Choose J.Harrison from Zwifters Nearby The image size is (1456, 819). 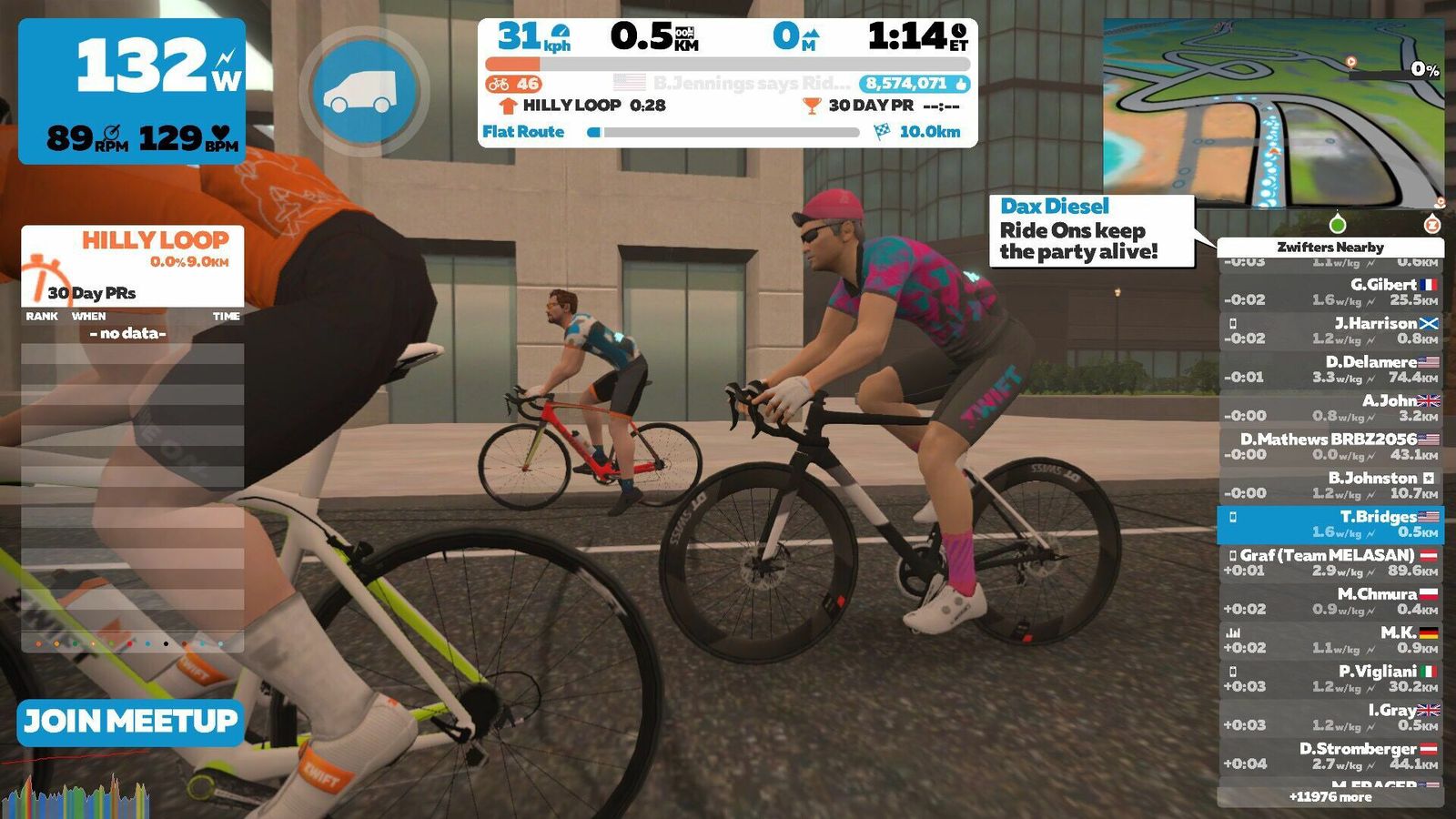pos(1330,330)
